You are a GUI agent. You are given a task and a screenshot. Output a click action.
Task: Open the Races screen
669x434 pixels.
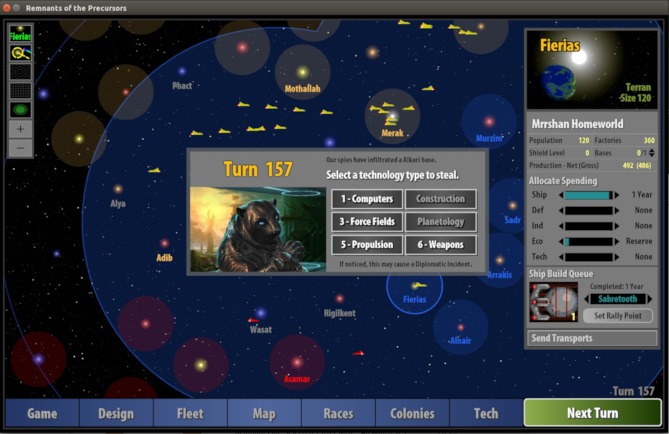click(338, 413)
